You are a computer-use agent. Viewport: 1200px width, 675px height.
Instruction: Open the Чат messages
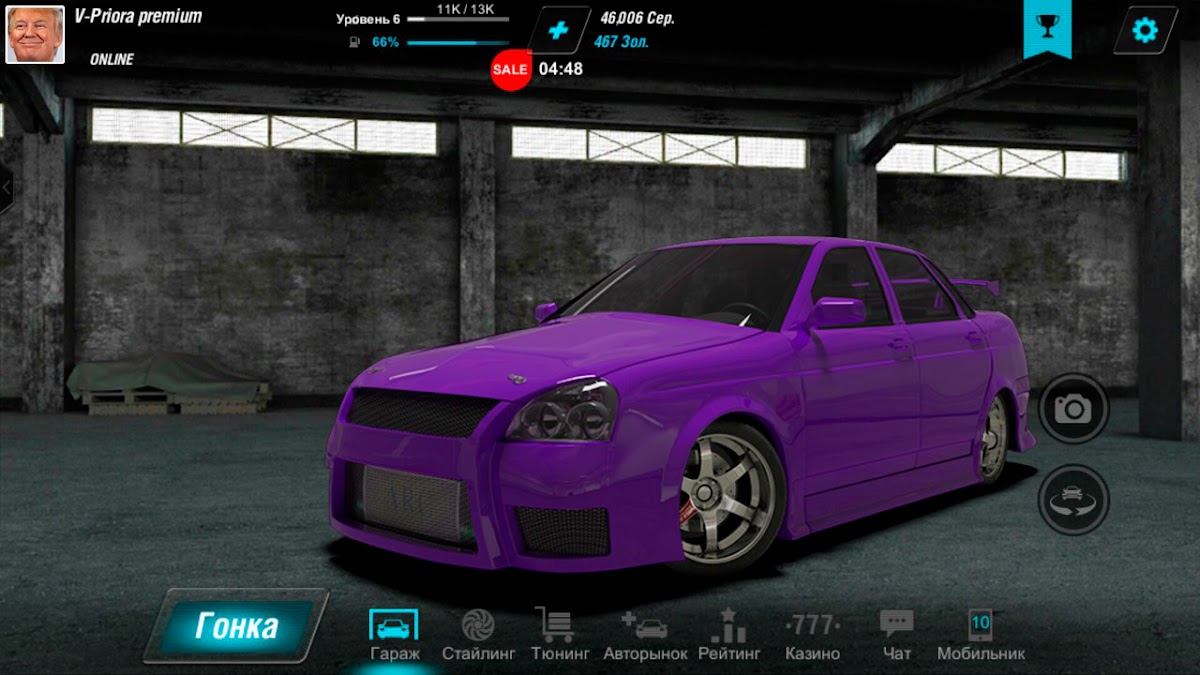pyautogui.click(x=897, y=635)
